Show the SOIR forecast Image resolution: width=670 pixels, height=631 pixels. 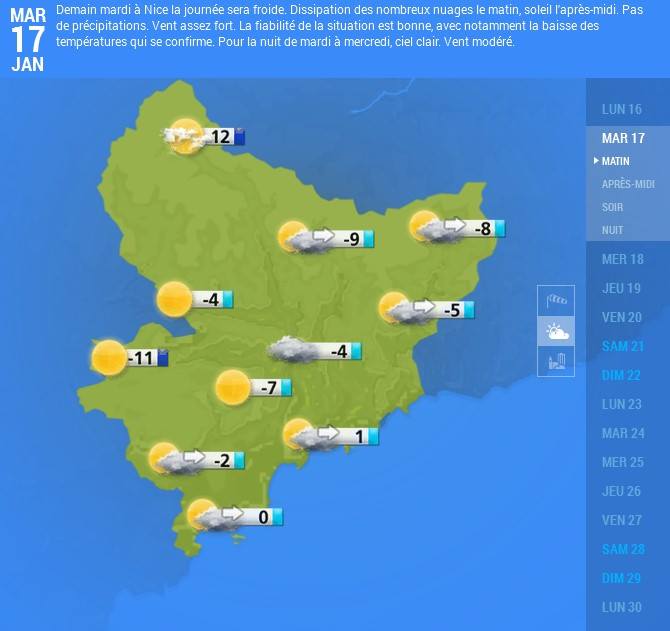613,207
